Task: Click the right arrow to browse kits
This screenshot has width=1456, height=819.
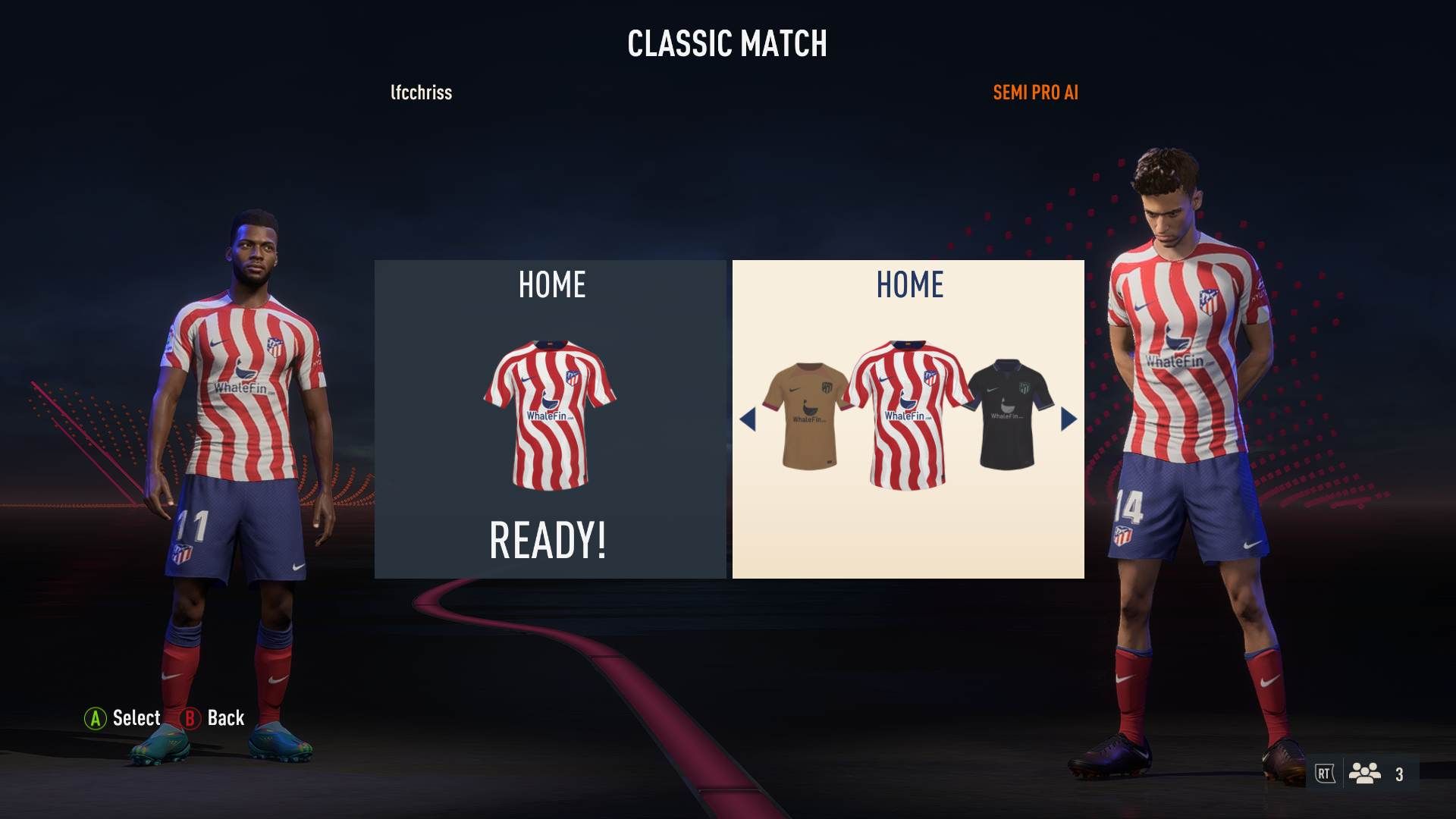Action: pyautogui.click(x=1069, y=419)
